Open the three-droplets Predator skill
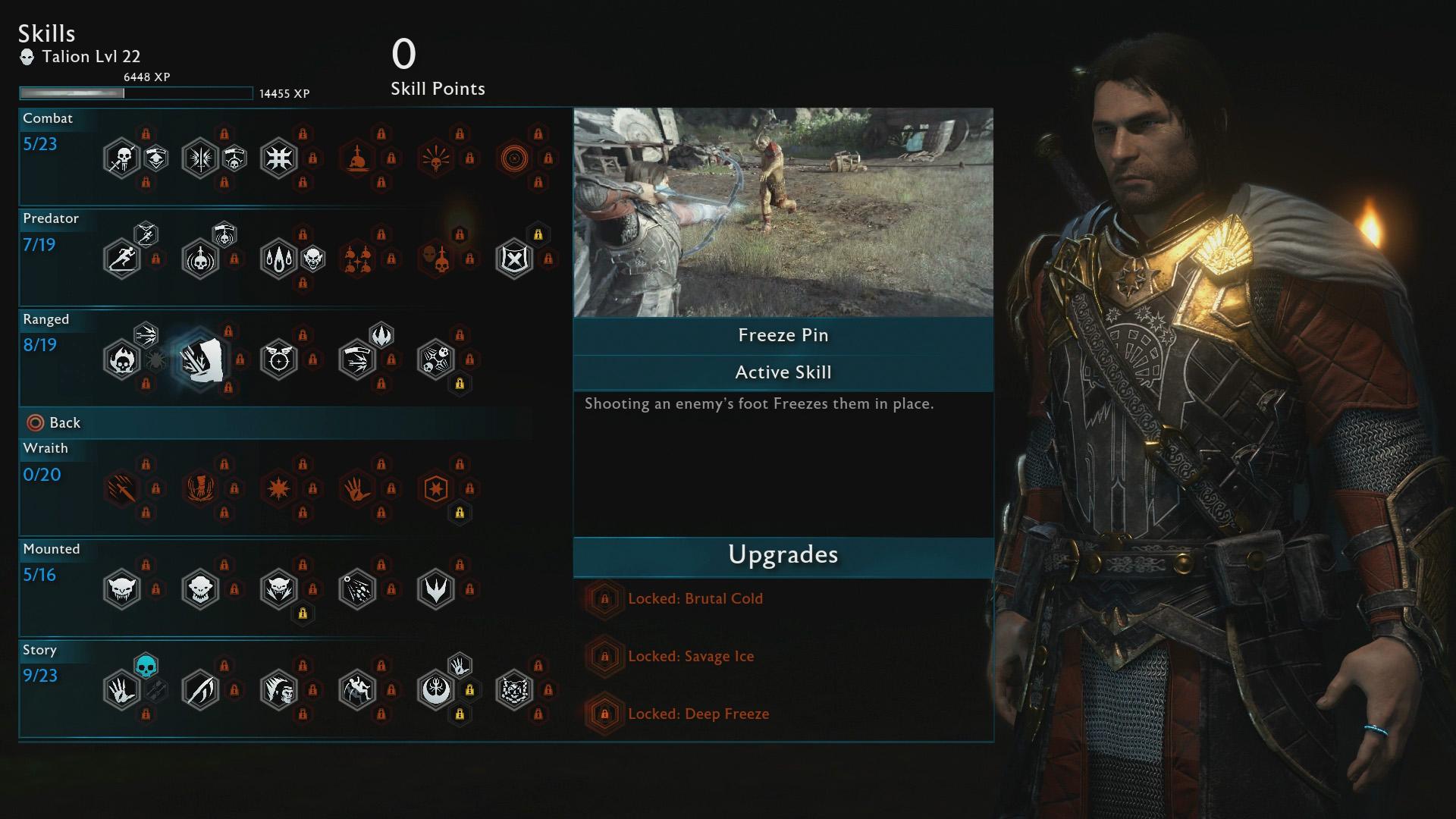Viewport: 1456px width, 819px height. click(278, 259)
